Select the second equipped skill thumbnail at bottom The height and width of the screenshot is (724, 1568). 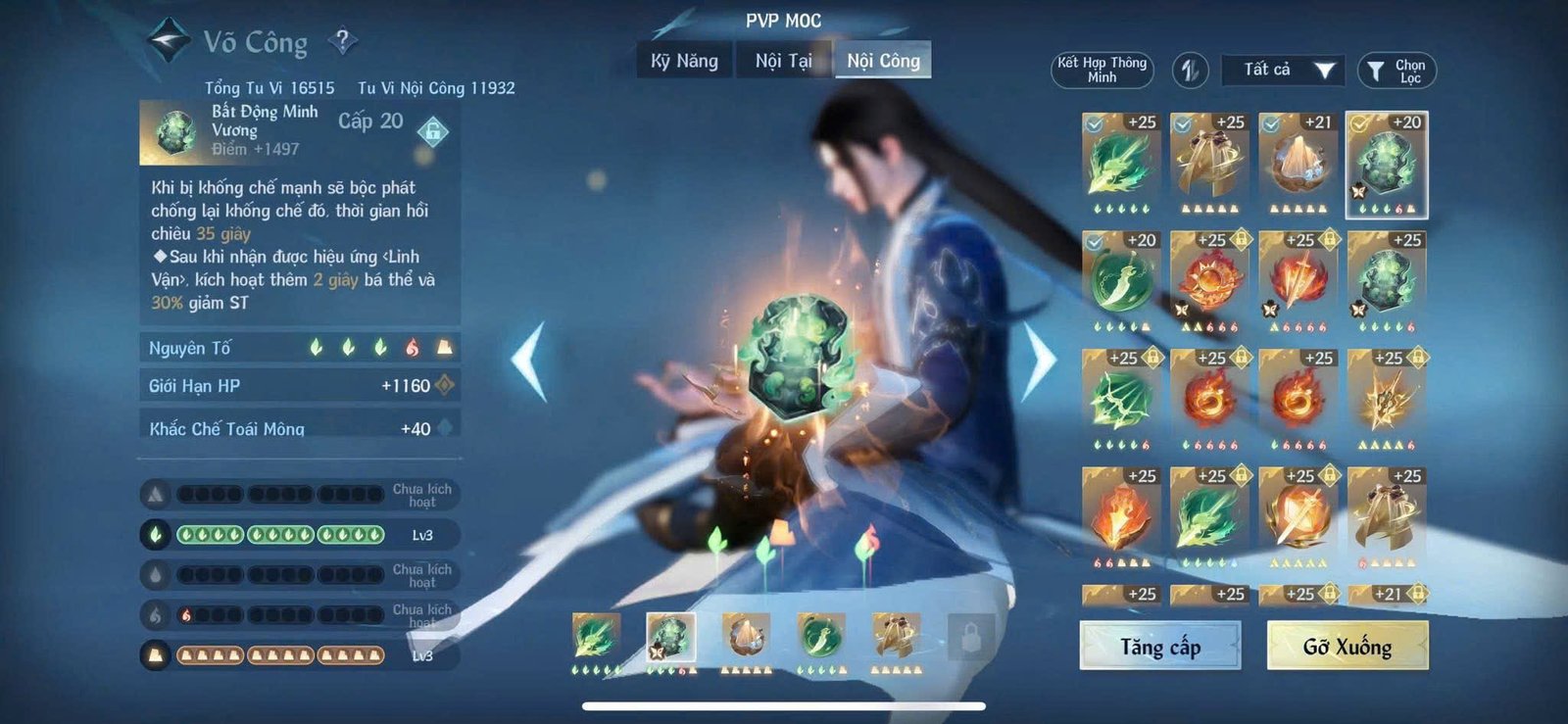(x=672, y=636)
